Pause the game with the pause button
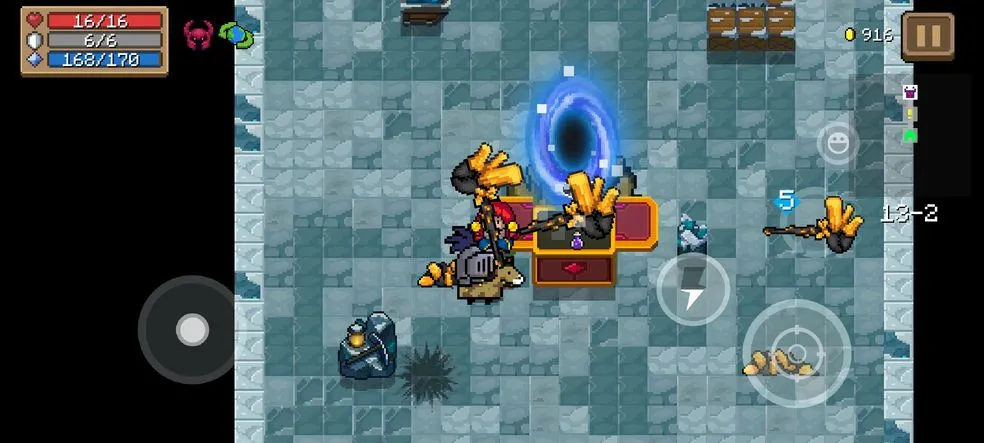This screenshot has height=443, width=984. (927, 36)
